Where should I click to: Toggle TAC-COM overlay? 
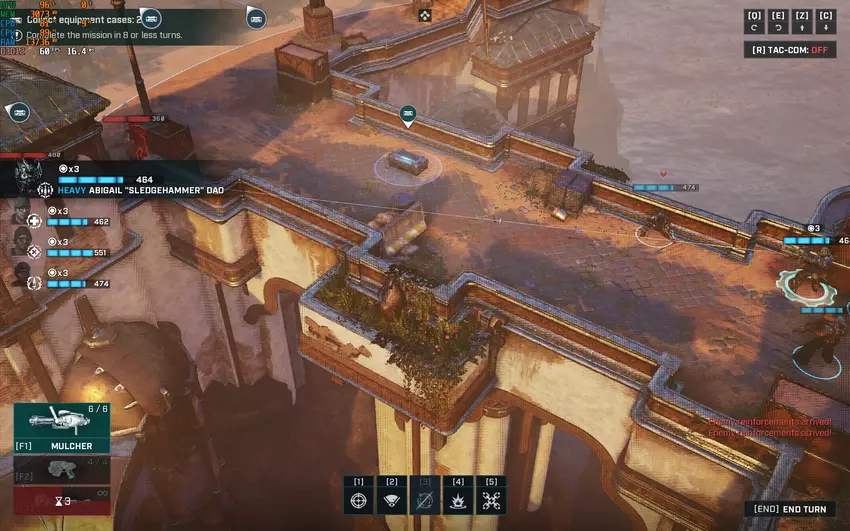pos(789,49)
